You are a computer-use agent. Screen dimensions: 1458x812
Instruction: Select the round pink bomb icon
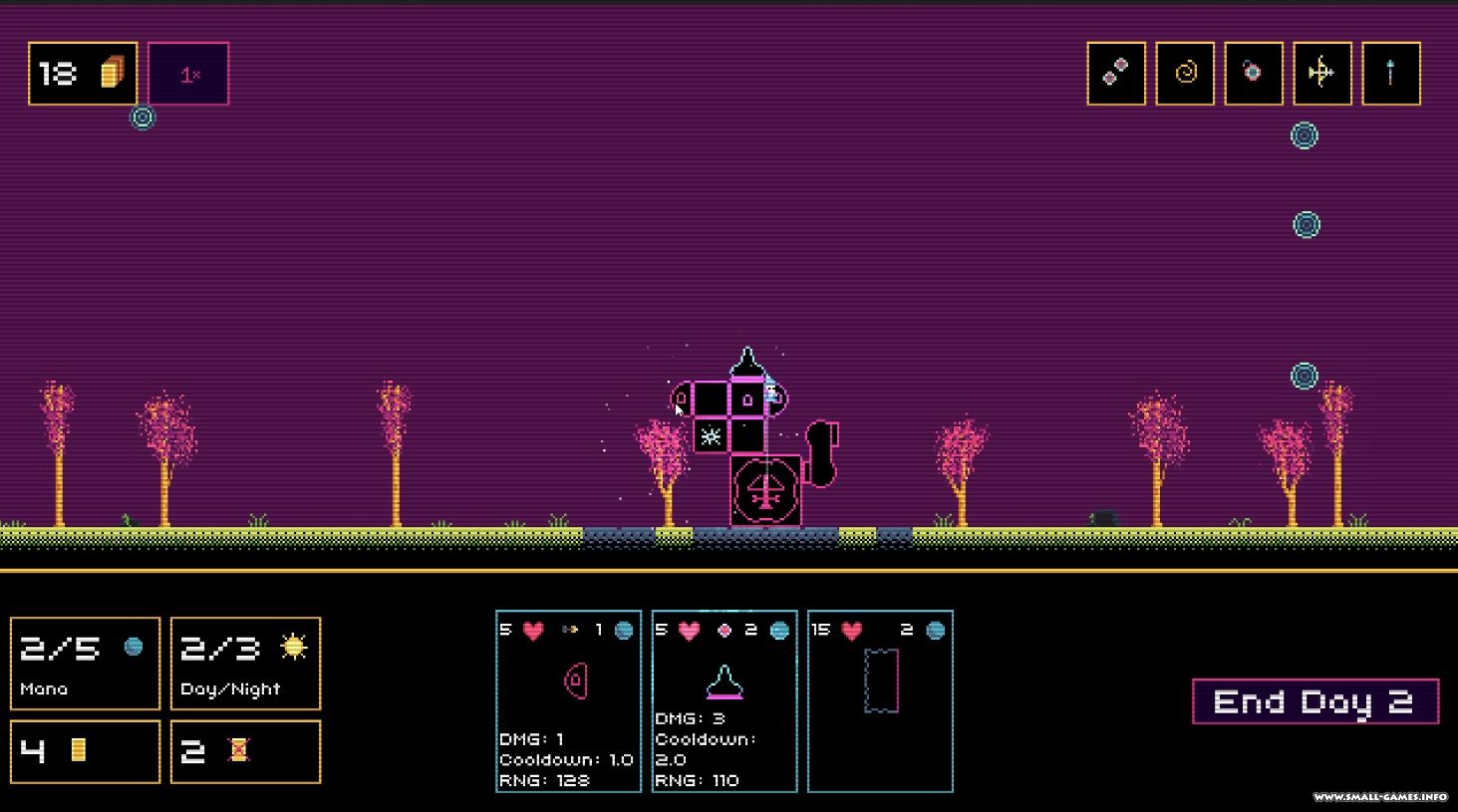[x=1254, y=73]
